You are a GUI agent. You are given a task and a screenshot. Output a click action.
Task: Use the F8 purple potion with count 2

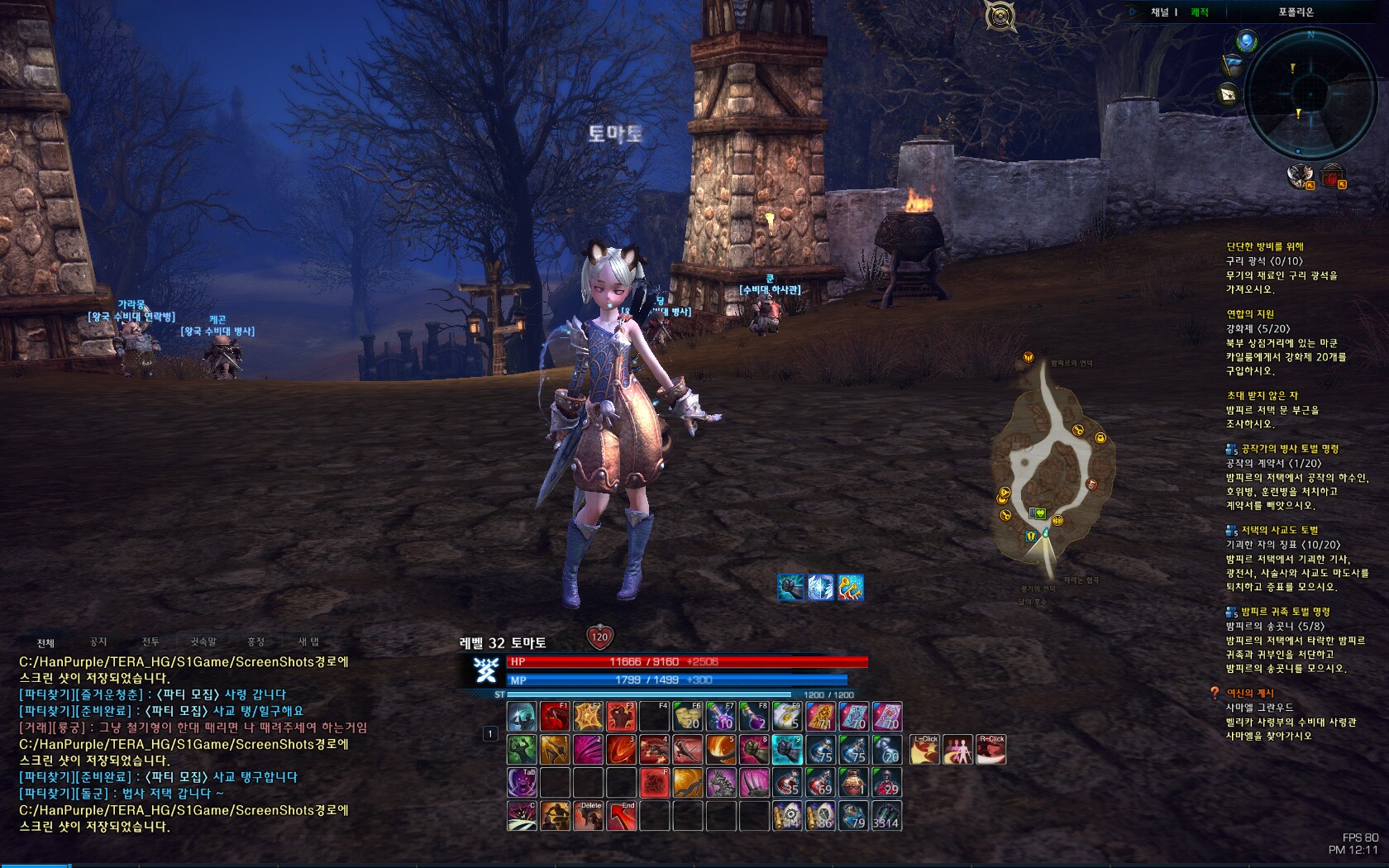(754, 716)
